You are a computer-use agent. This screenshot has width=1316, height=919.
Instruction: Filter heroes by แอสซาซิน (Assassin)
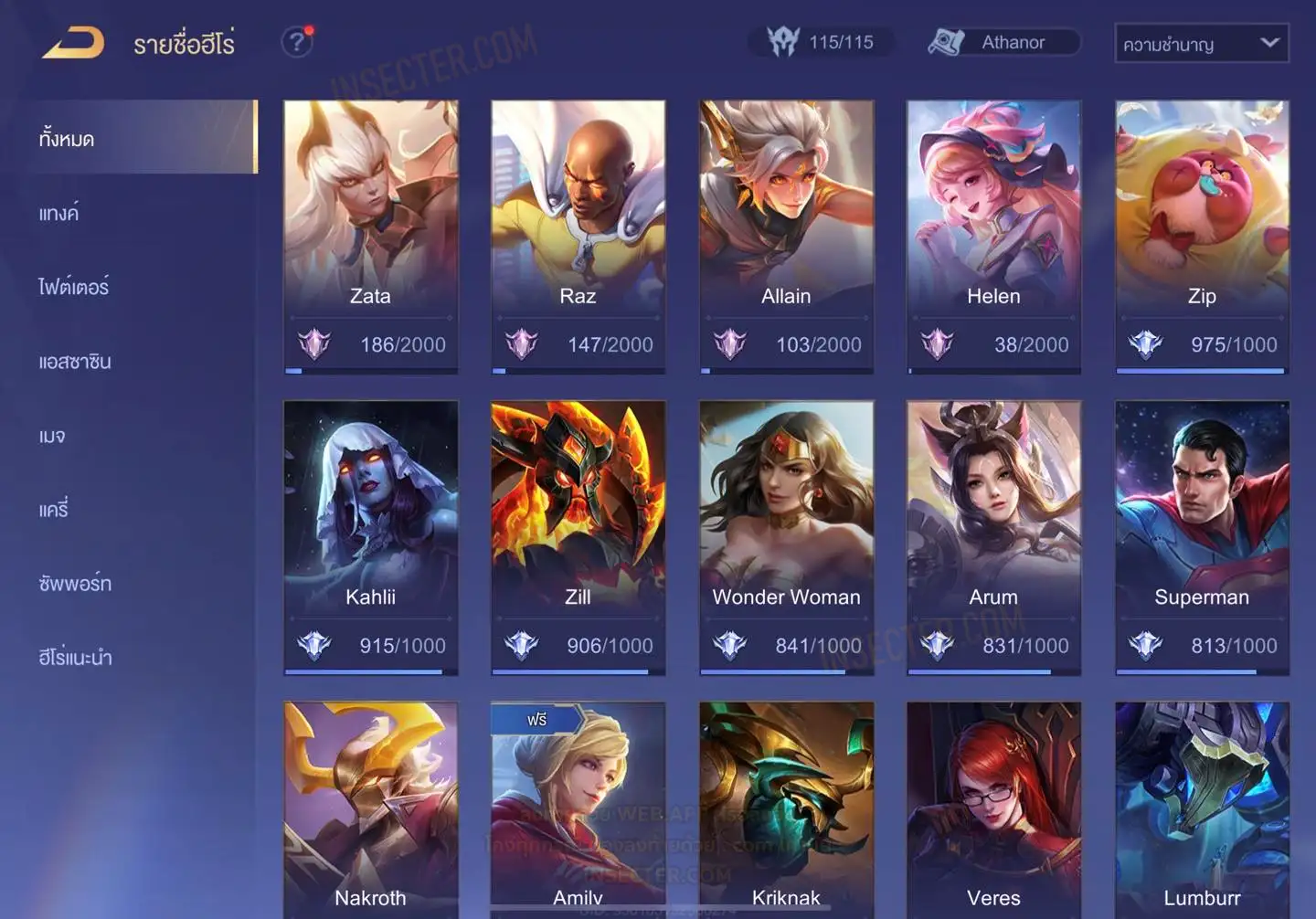[75, 362]
